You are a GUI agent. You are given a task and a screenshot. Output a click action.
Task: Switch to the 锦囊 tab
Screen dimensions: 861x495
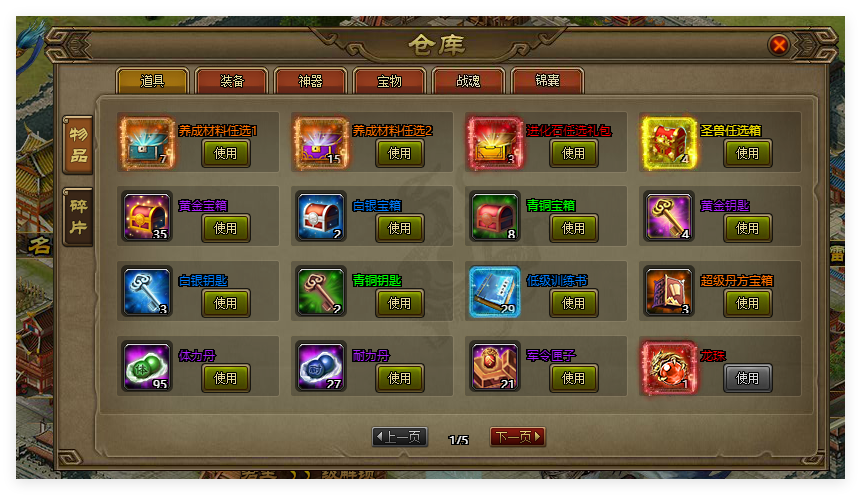(x=547, y=81)
